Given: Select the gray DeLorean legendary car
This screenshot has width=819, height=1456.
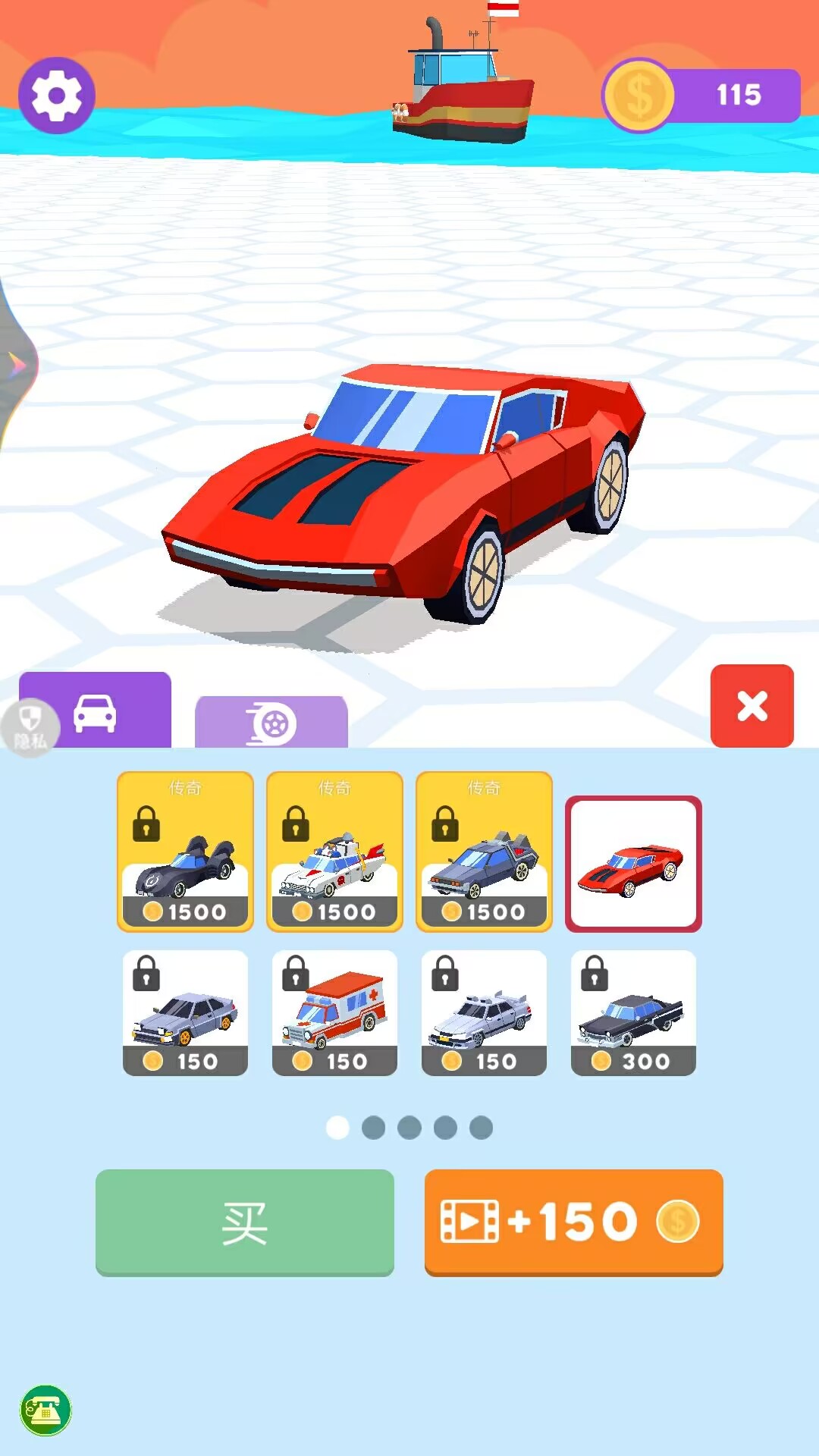Looking at the screenshot, I should tap(484, 852).
